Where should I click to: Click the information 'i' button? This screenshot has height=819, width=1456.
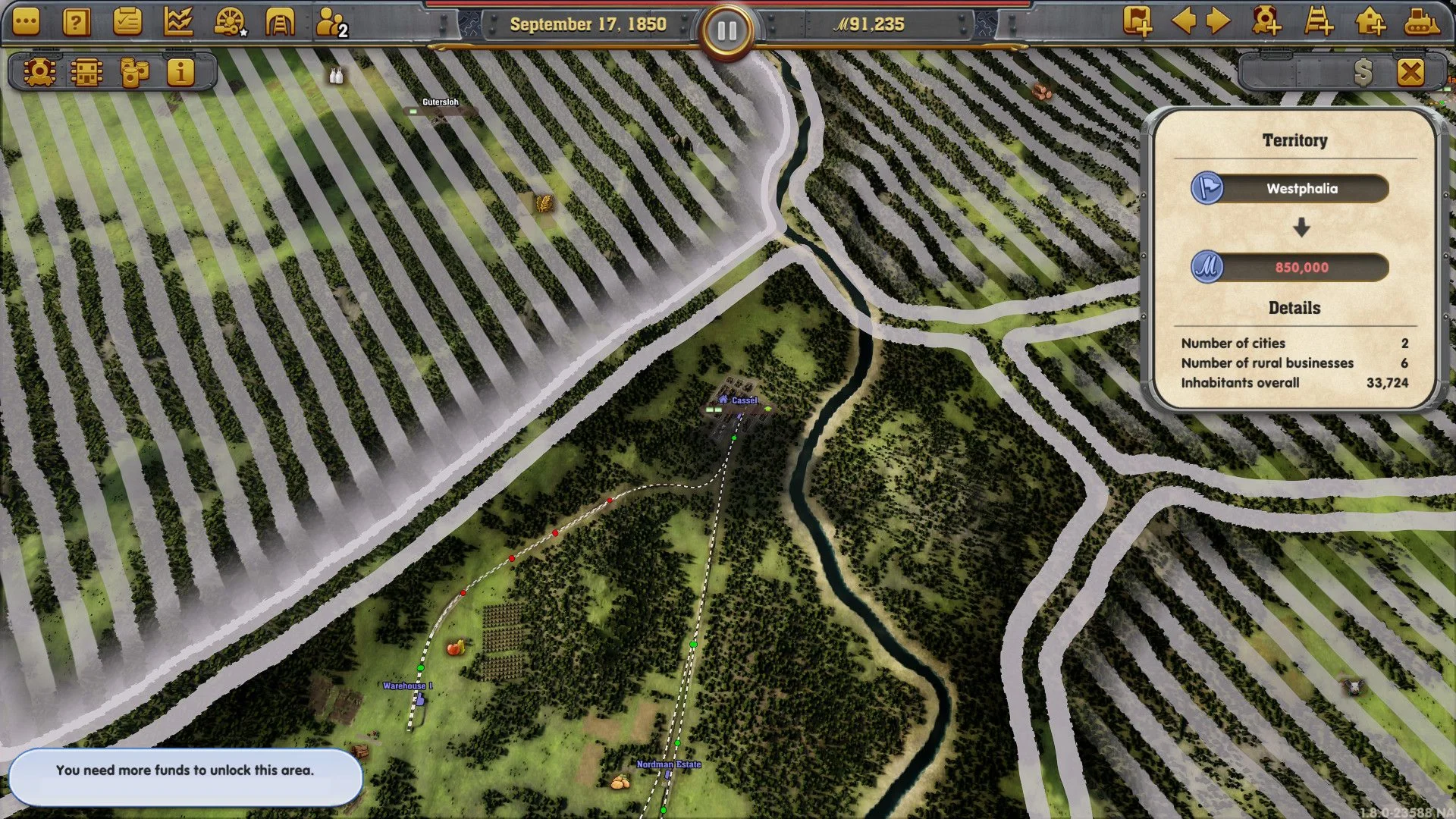coord(180,72)
